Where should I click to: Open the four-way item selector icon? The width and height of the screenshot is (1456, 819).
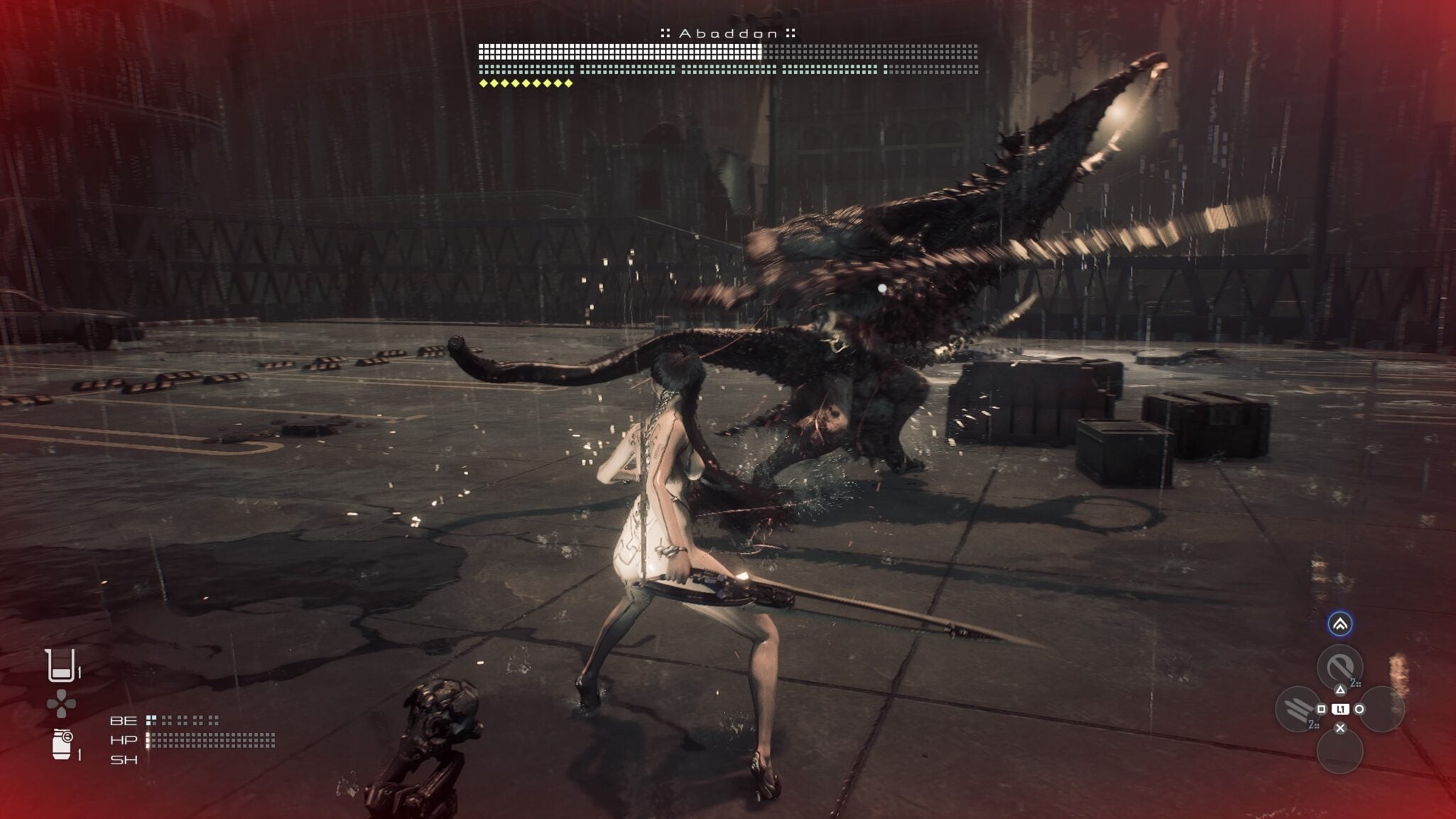tap(61, 704)
